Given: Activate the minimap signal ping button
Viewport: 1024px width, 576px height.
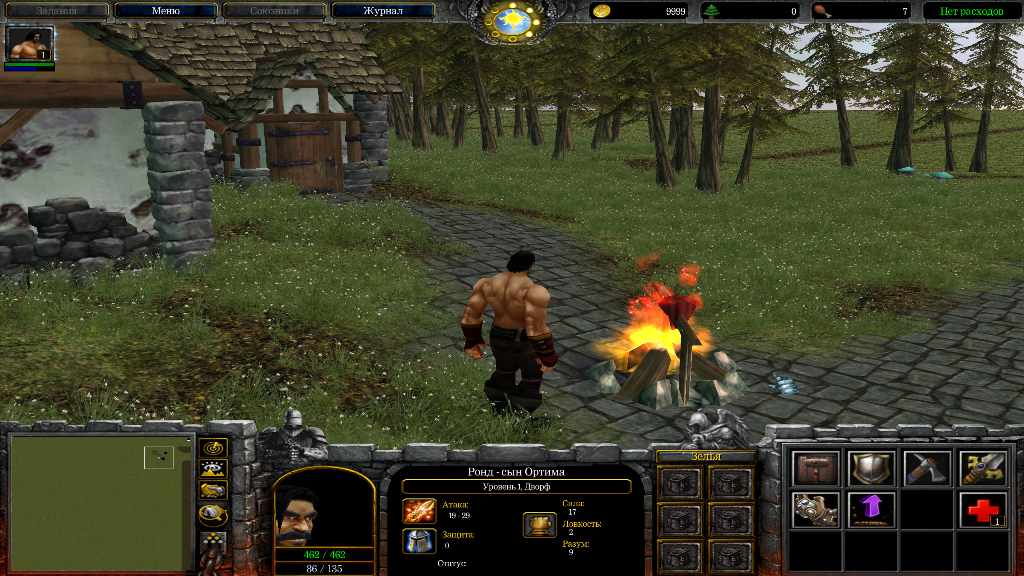Looking at the screenshot, I should click(x=213, y=447).
